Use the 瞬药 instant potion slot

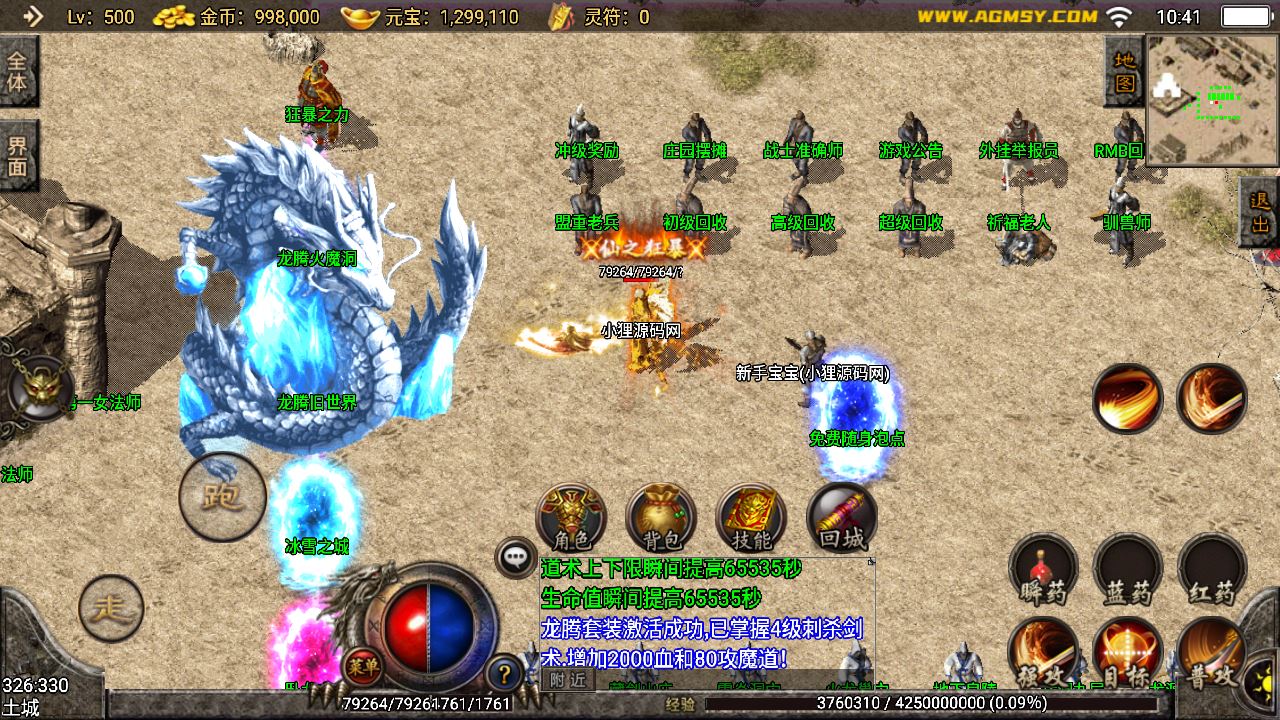click(x=1043, y=572)
